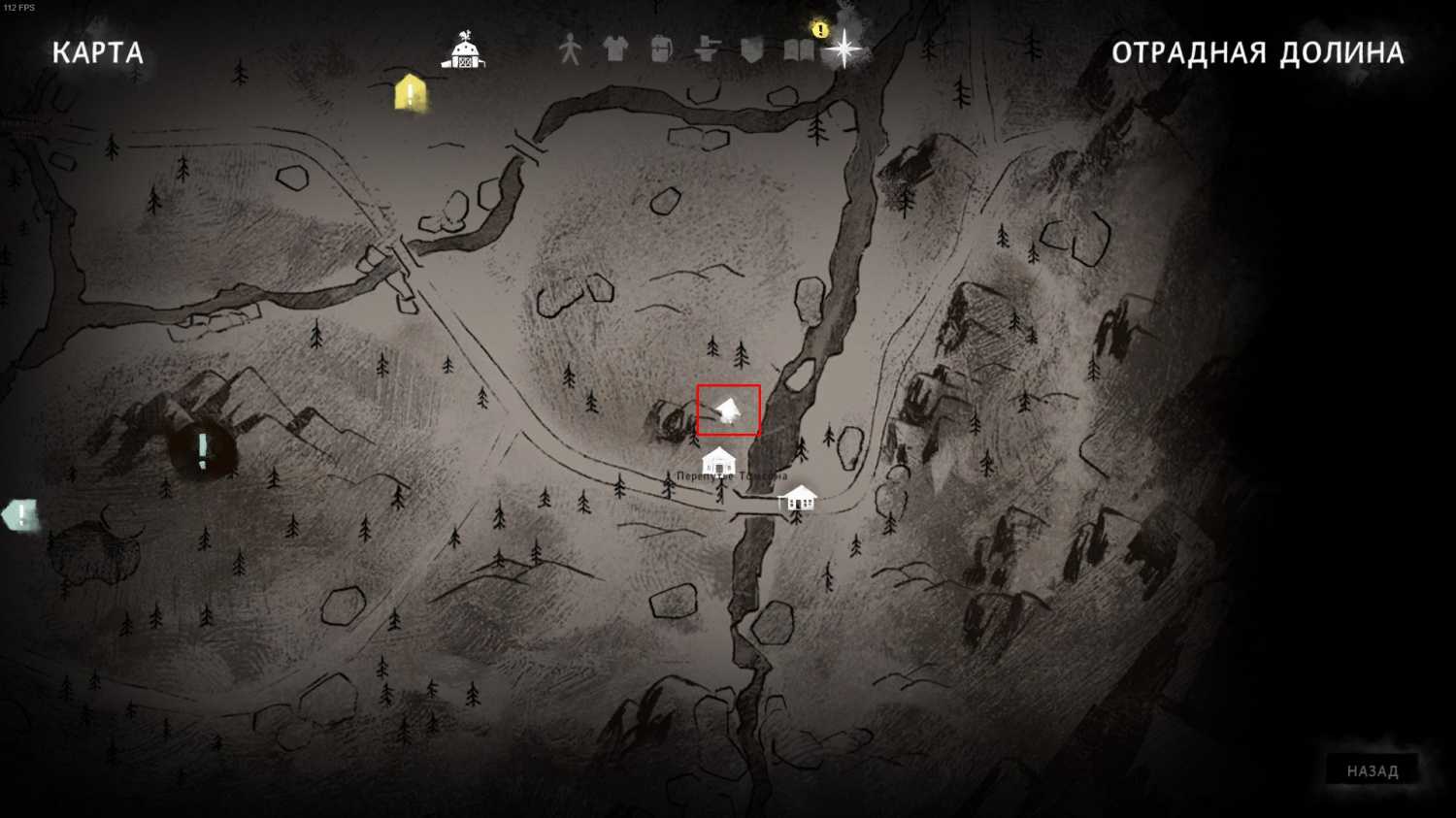
Task: Open the crafting anvil and hammer tab
Action: tap(707, 49)
